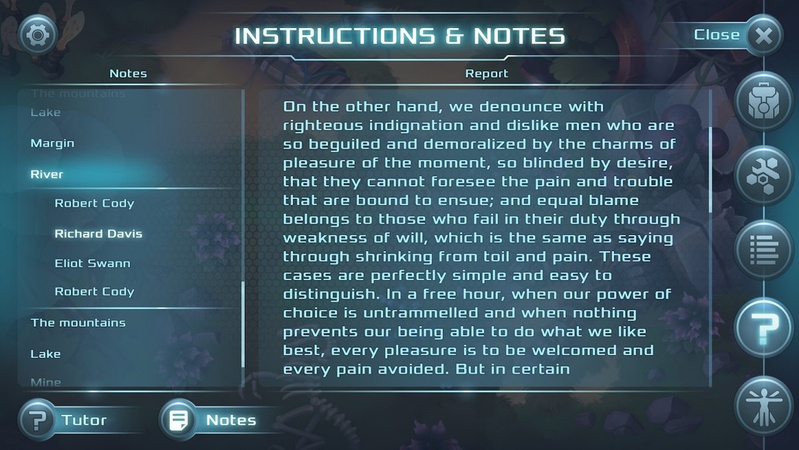Open the list icon in the side panel
This screenshot has width=799, height=450.
[764, 248]
